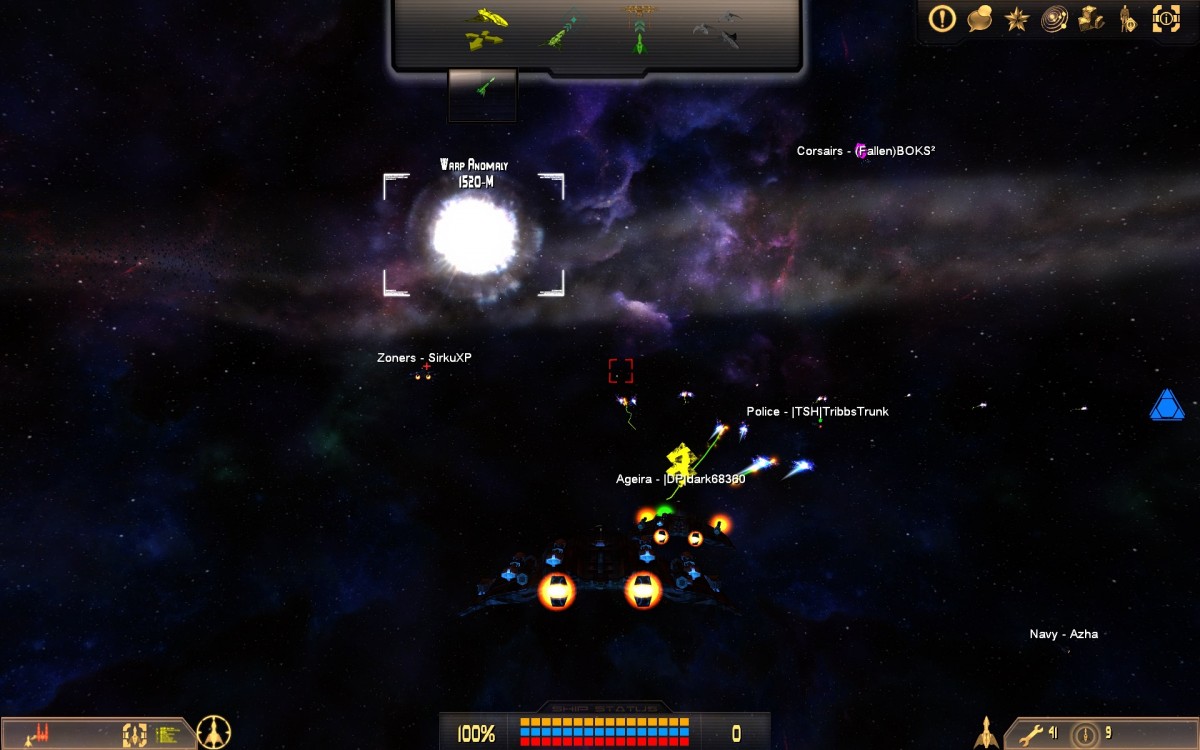The height and width of the screenshot is (750, 1200).
Task: Select player label Navy - Azha
Action: [1063, 634]
